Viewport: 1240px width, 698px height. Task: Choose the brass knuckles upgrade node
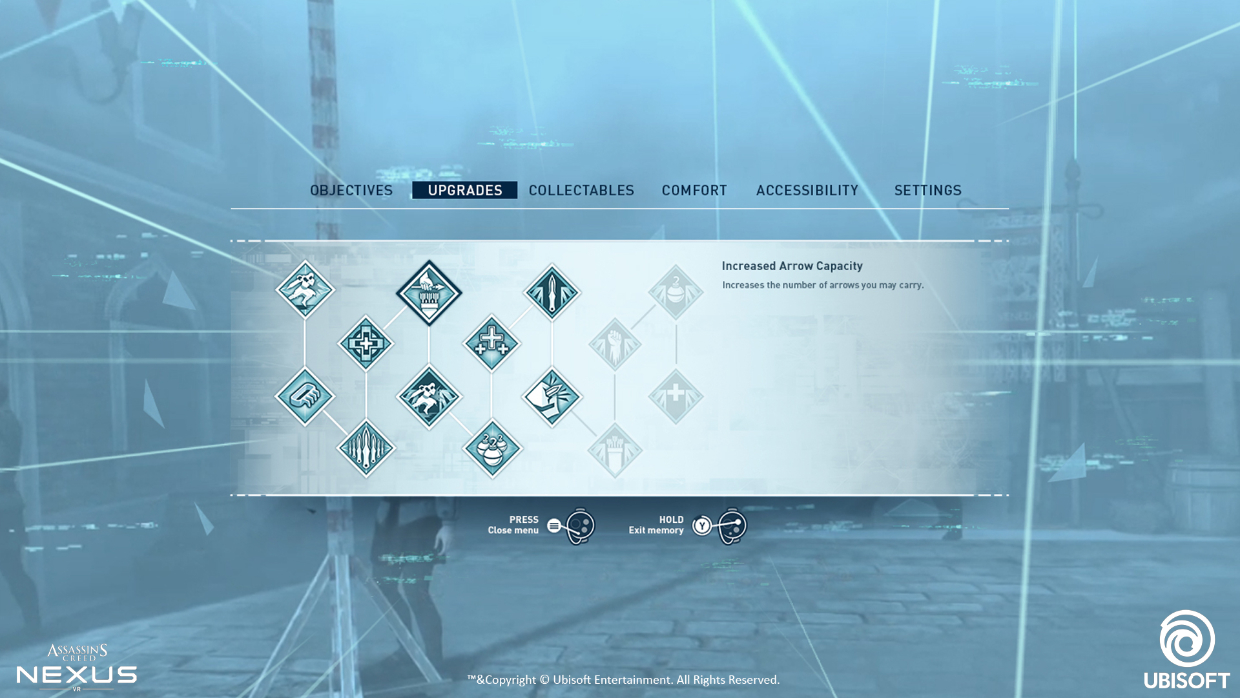305,395
